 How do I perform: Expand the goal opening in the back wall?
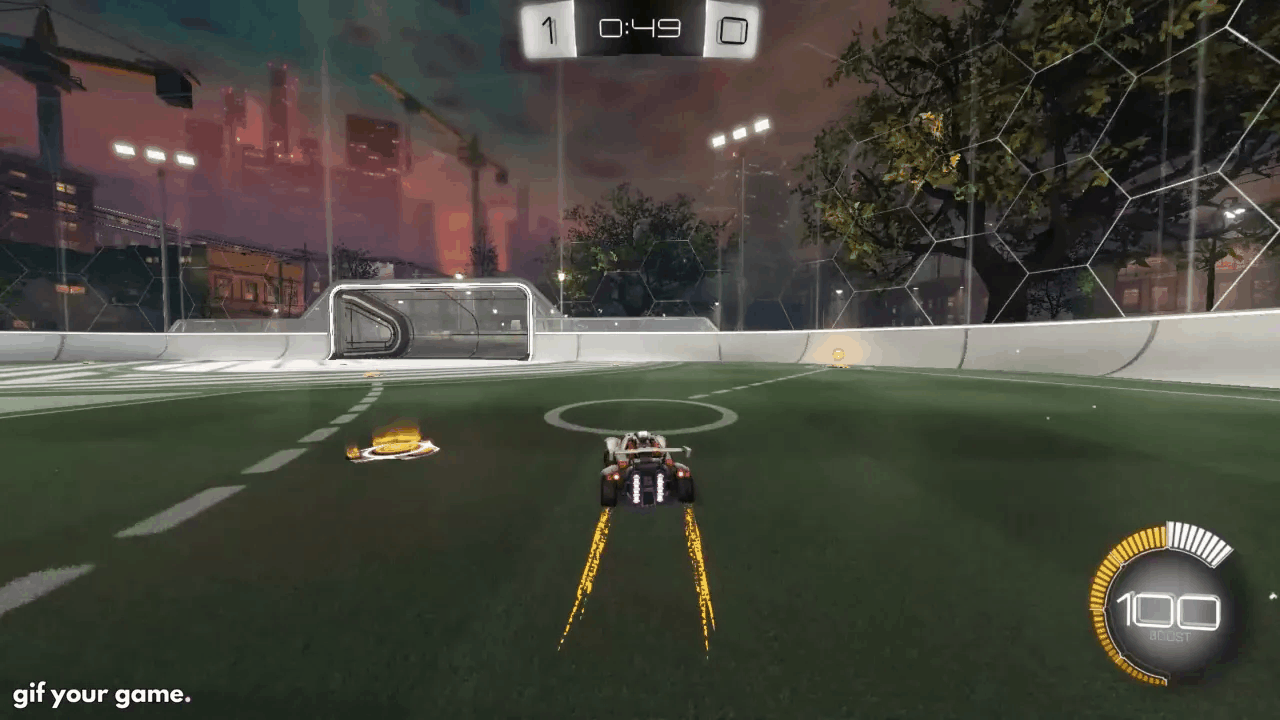pos(430,320)
